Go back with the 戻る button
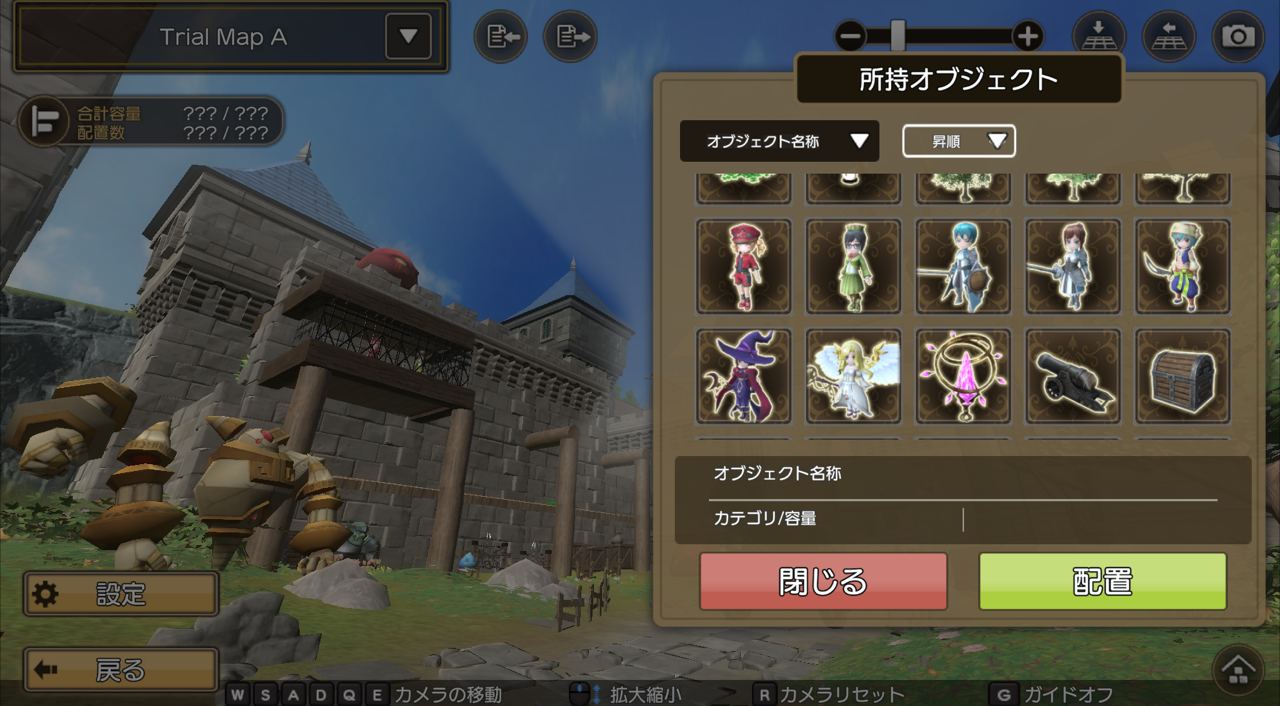1280x706 pixels. pyautogui.click(x=121, y=670)
